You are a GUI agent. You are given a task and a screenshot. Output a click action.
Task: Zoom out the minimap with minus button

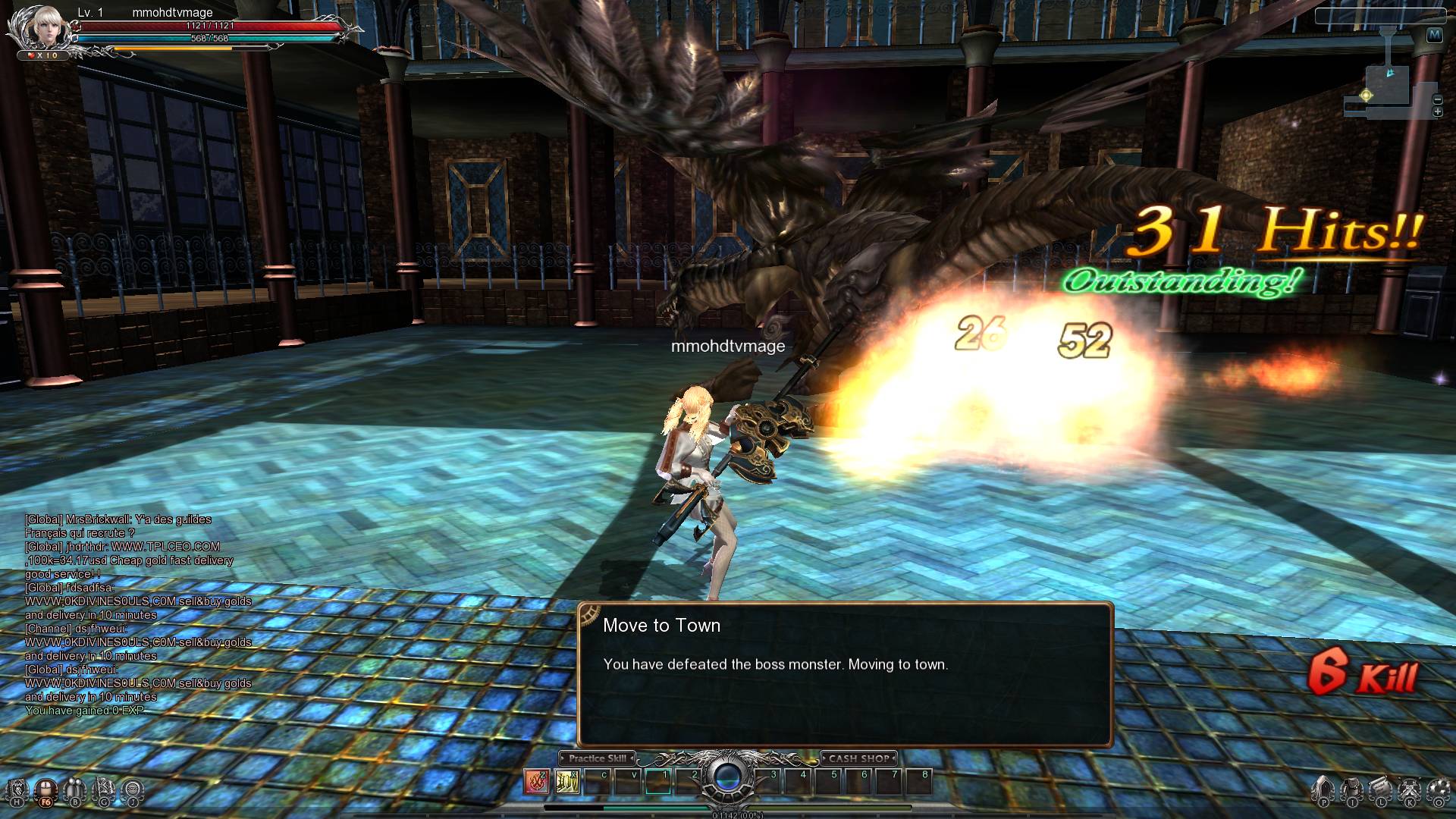pyautogui.click(x=1437, y=99)
